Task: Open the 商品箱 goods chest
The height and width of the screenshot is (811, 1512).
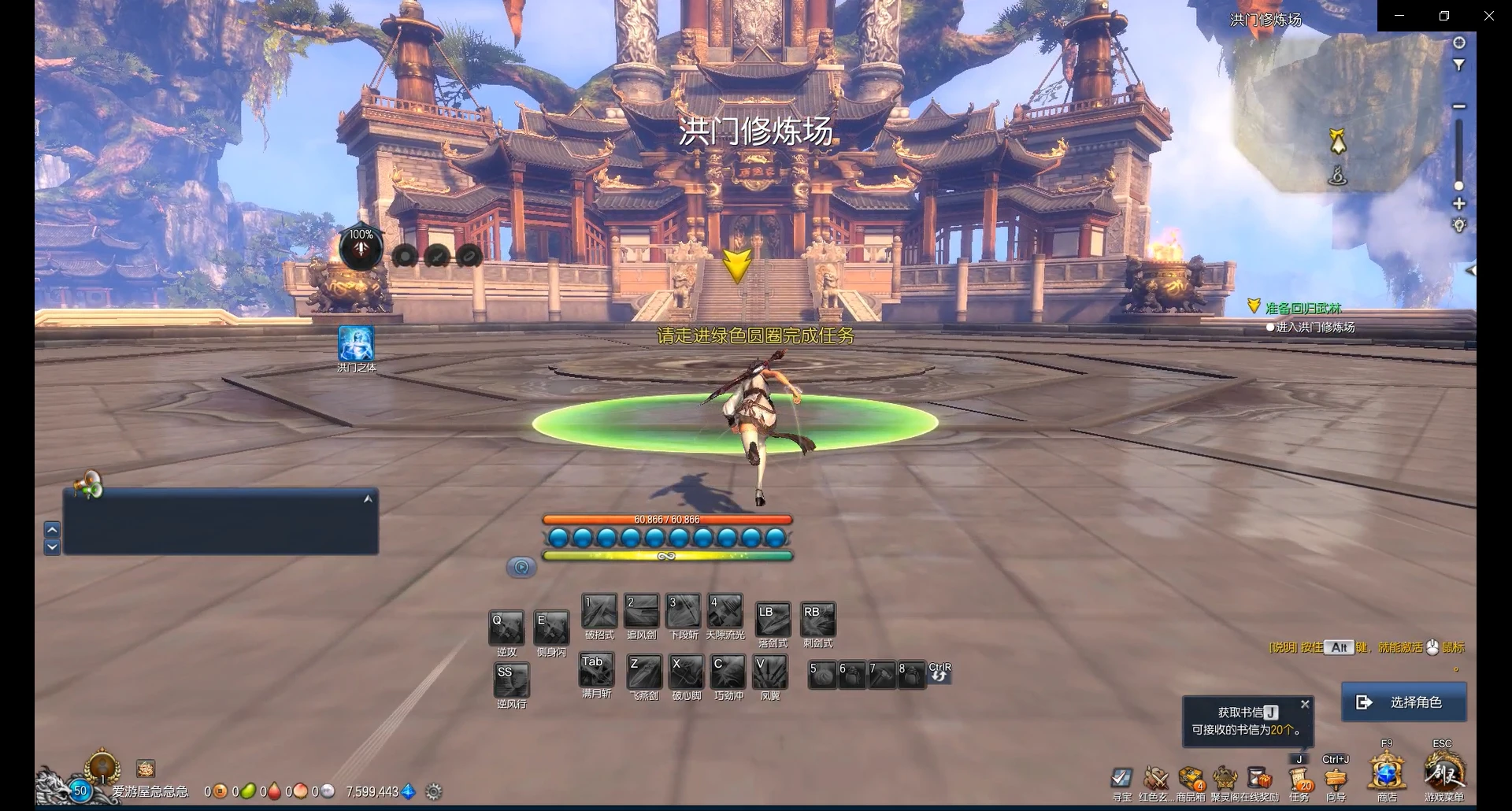Action: pyautogui.click(x=1191, y=778)
